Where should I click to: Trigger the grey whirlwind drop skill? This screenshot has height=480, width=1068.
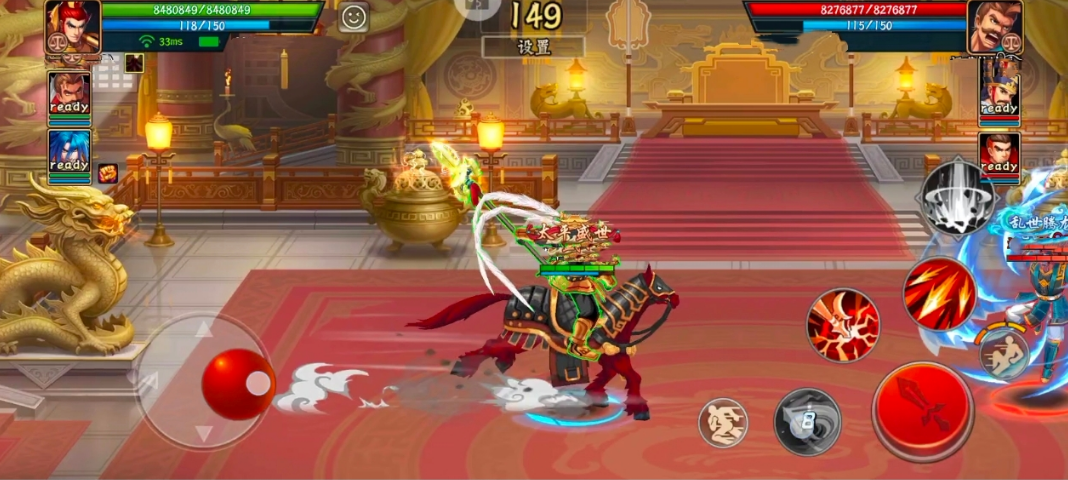(x=957, y=196)
